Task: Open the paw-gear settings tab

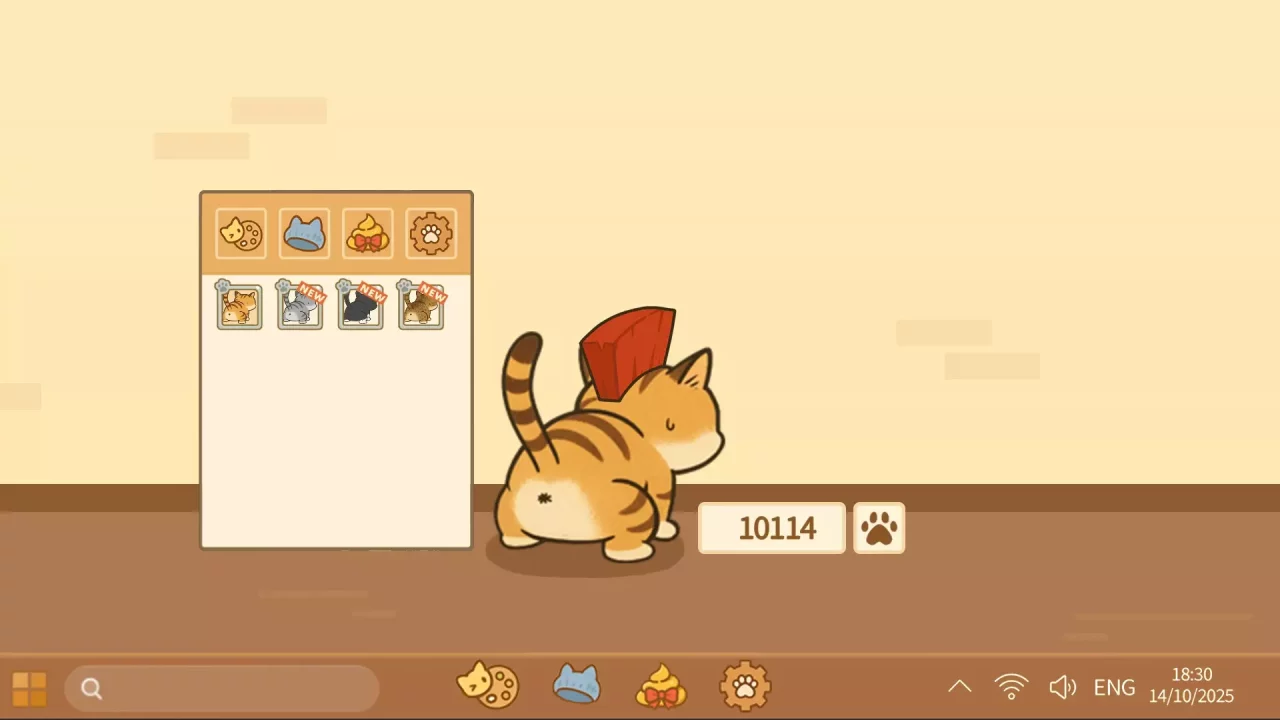Action: tap(430, 233)
